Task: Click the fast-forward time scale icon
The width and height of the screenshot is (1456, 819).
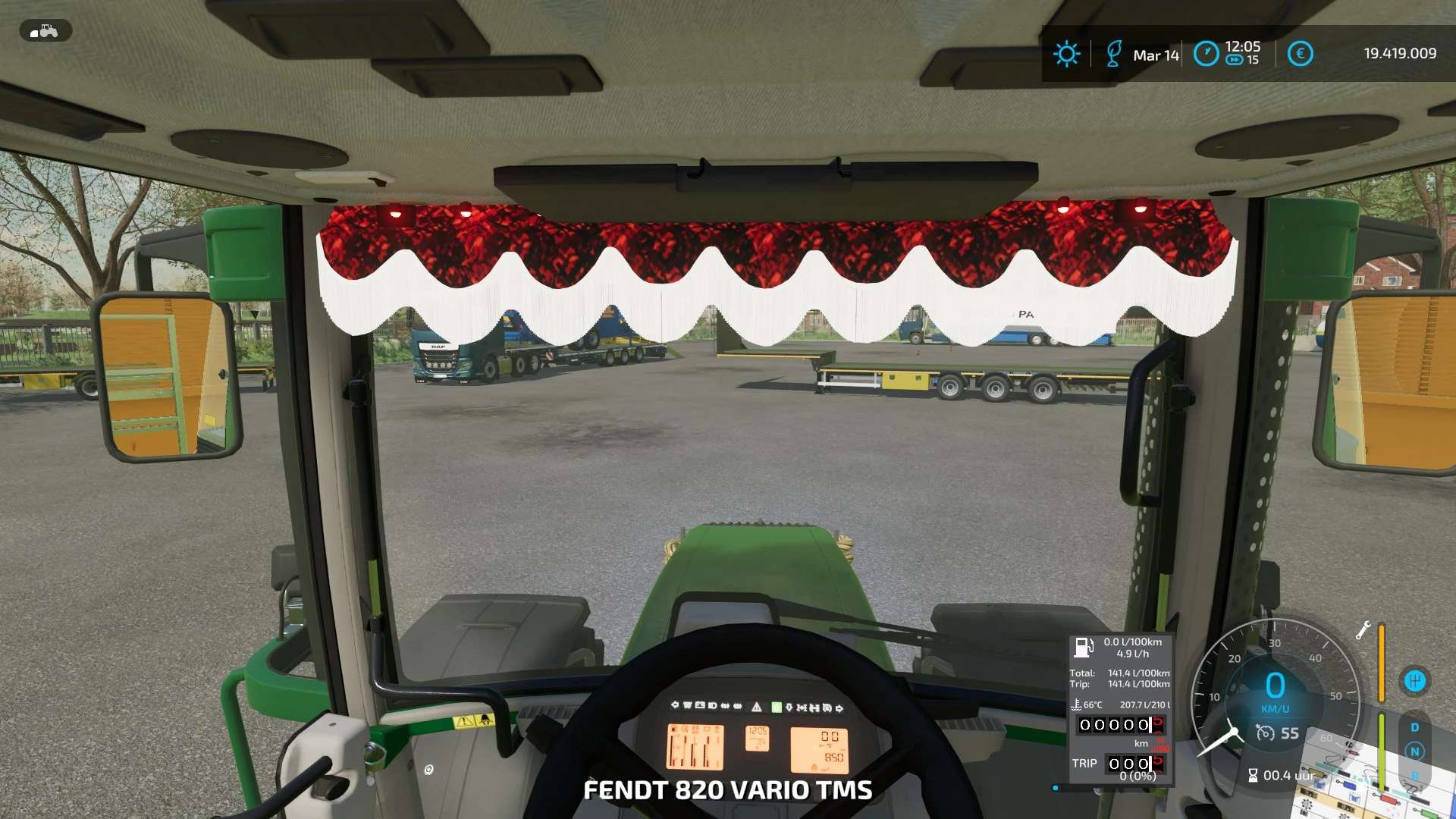Action: [1234, 61]
